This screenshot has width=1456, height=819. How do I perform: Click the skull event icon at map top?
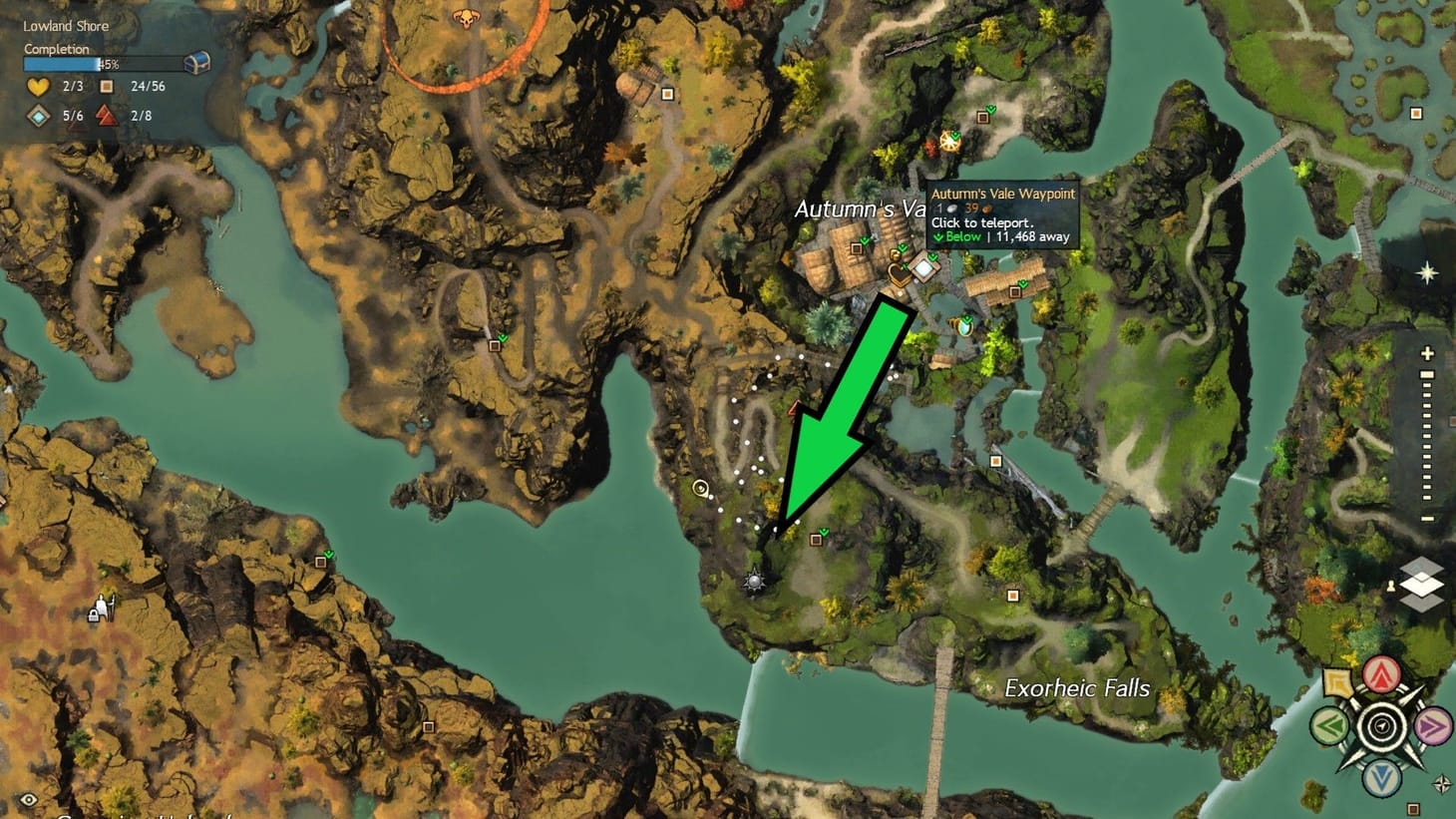(x=467, y=18)
